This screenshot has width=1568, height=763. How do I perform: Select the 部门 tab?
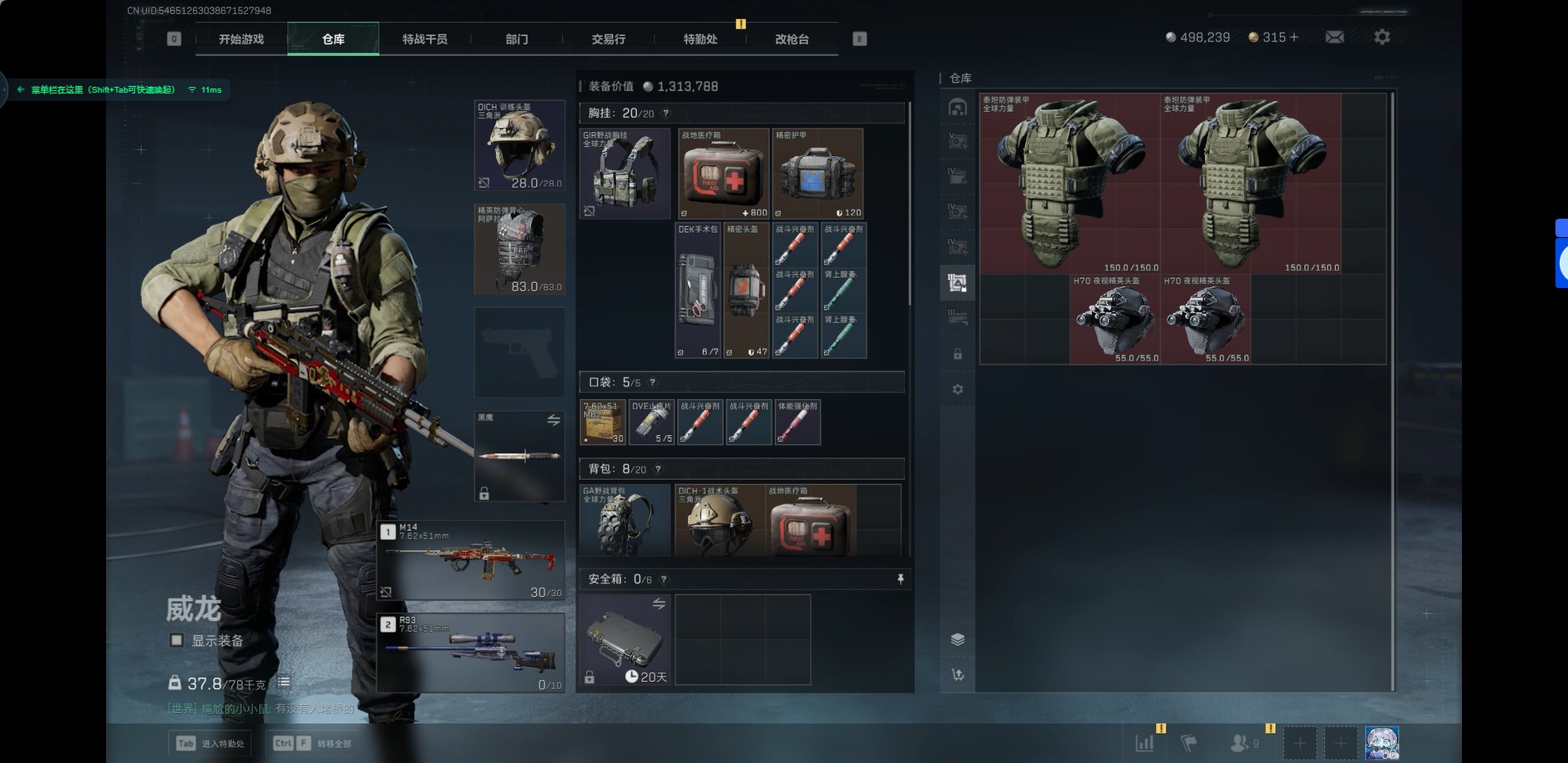517,39
